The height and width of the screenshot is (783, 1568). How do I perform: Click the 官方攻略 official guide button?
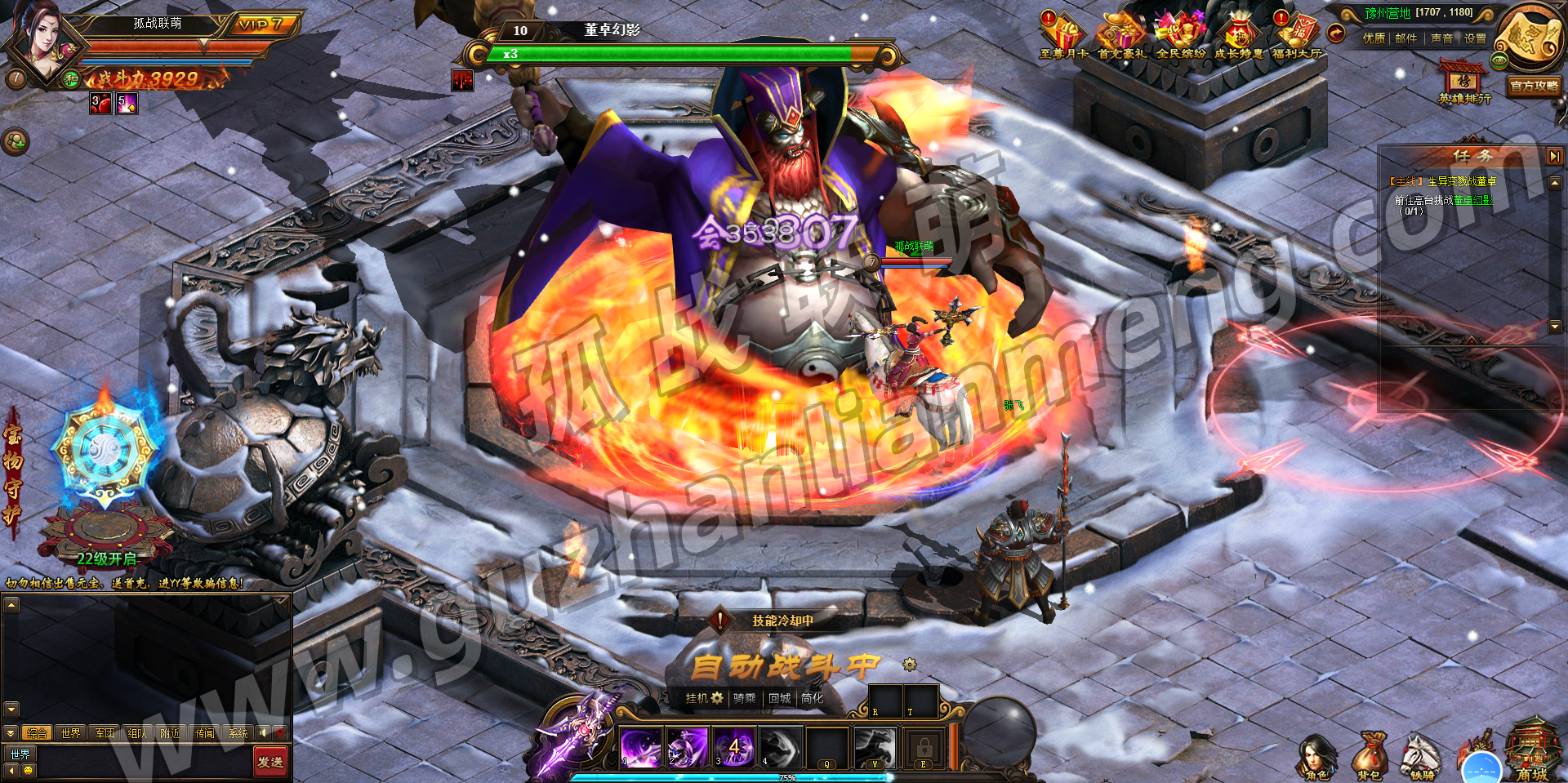pos(1534,86)
